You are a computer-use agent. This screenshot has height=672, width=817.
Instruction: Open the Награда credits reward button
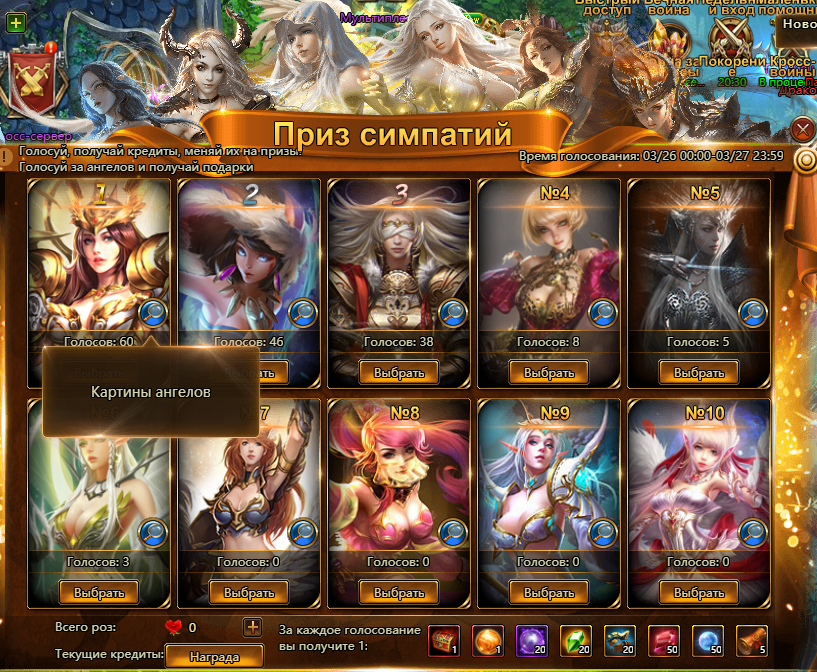(x=213, y=657)
